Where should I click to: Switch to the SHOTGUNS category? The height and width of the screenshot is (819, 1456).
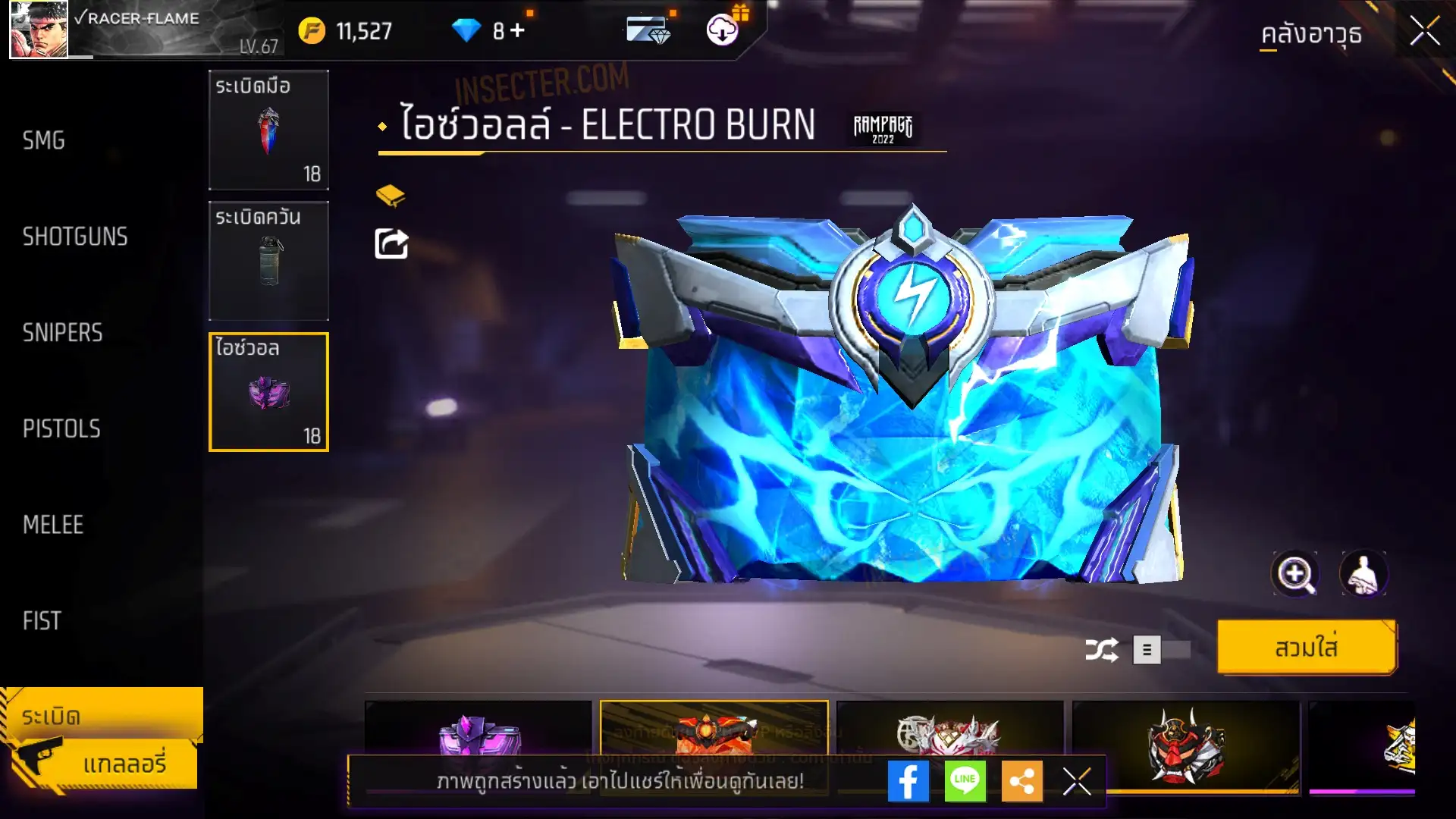[75, 237]
